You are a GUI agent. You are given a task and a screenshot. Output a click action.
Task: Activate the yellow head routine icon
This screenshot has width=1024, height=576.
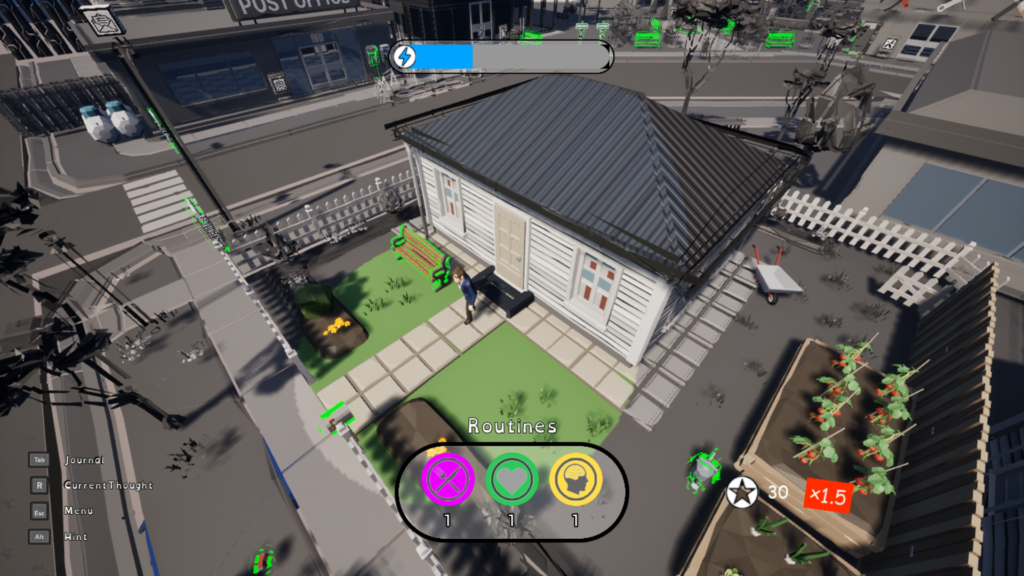click(575, 481)
